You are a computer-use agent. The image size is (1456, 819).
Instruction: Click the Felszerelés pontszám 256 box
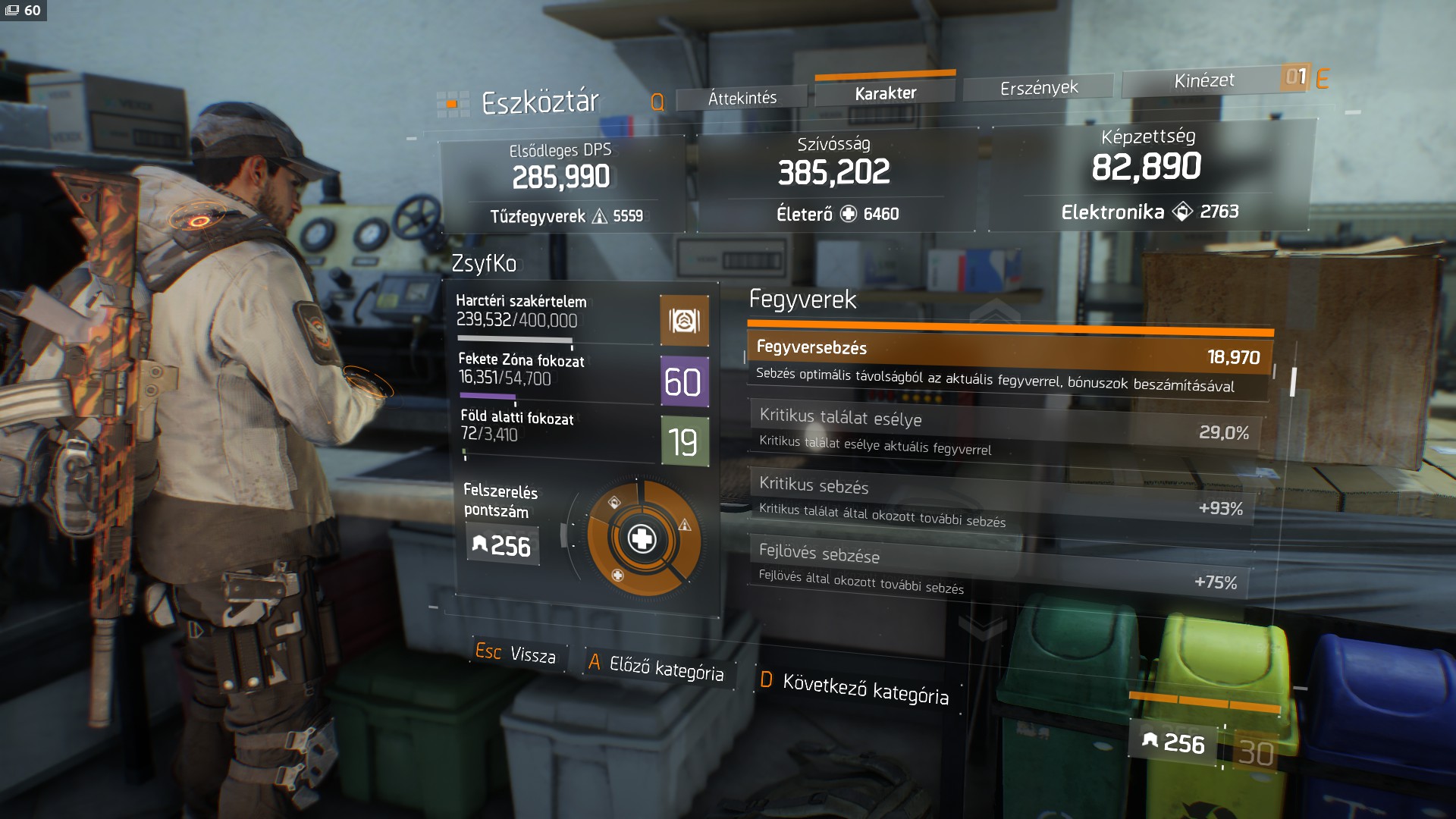pos(502,545)
